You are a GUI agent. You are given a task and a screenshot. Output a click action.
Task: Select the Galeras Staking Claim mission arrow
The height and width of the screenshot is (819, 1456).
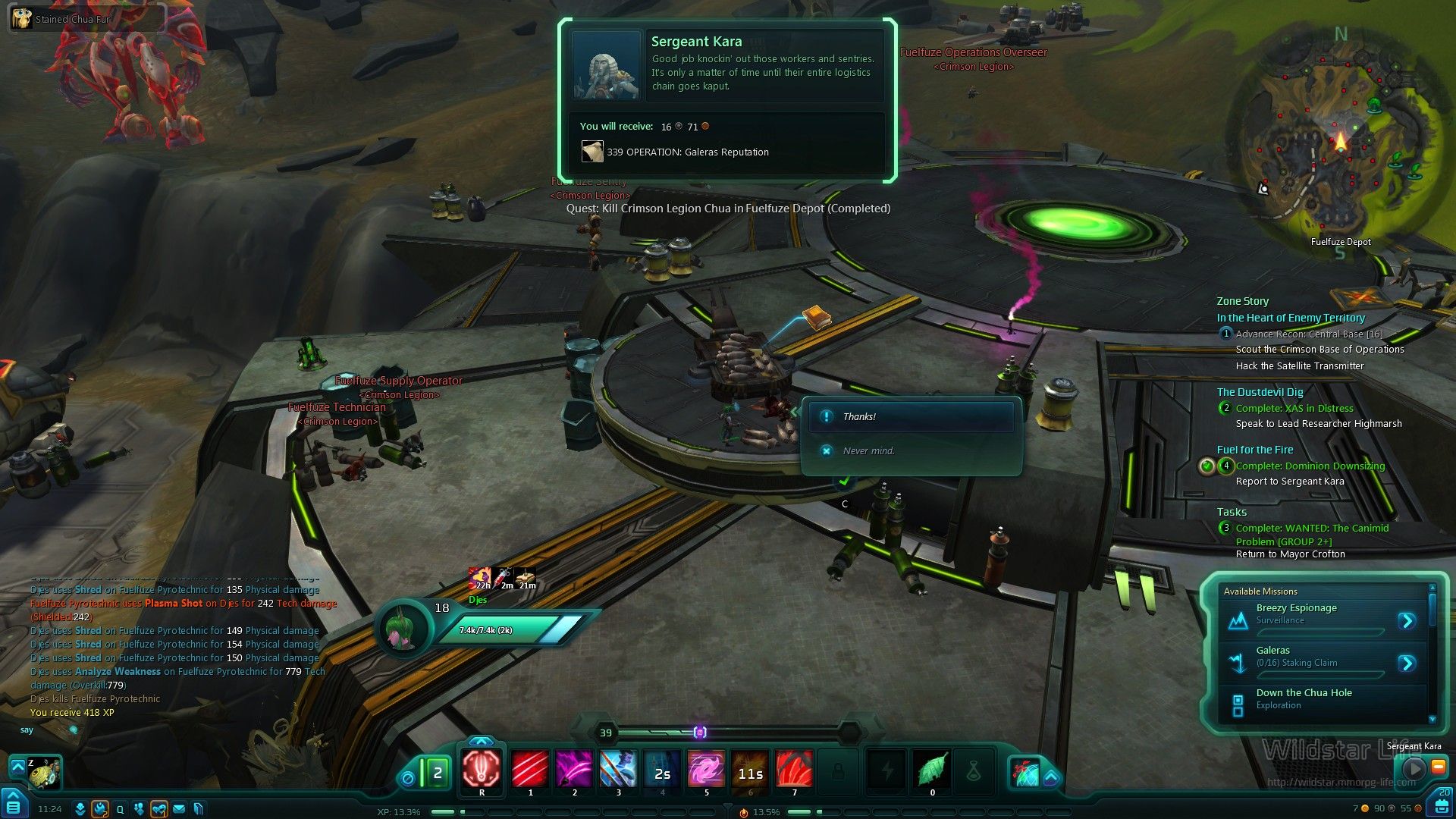coord(1407,664)
